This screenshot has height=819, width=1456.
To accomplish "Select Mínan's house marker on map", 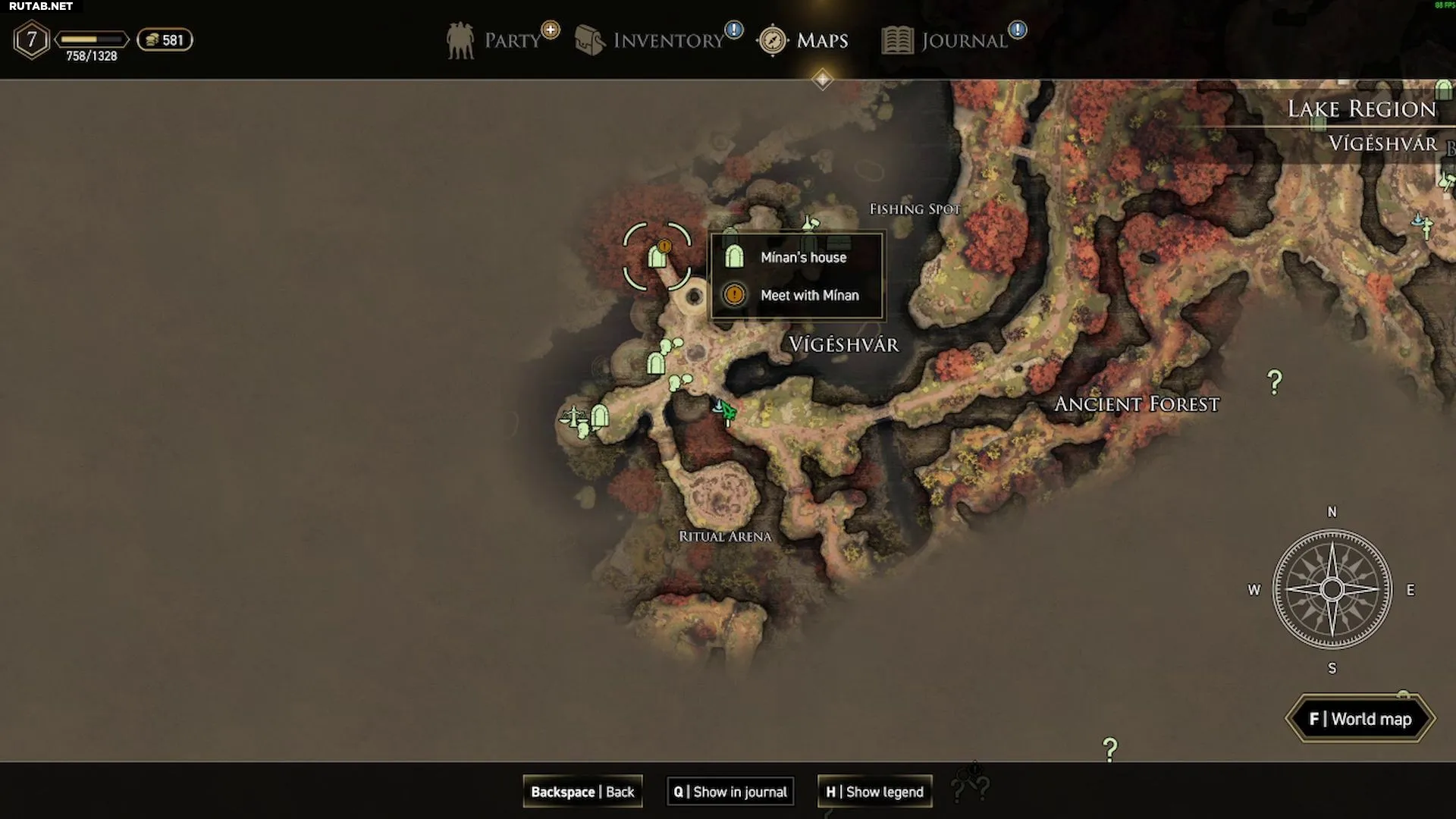I will tap(657, 258).
